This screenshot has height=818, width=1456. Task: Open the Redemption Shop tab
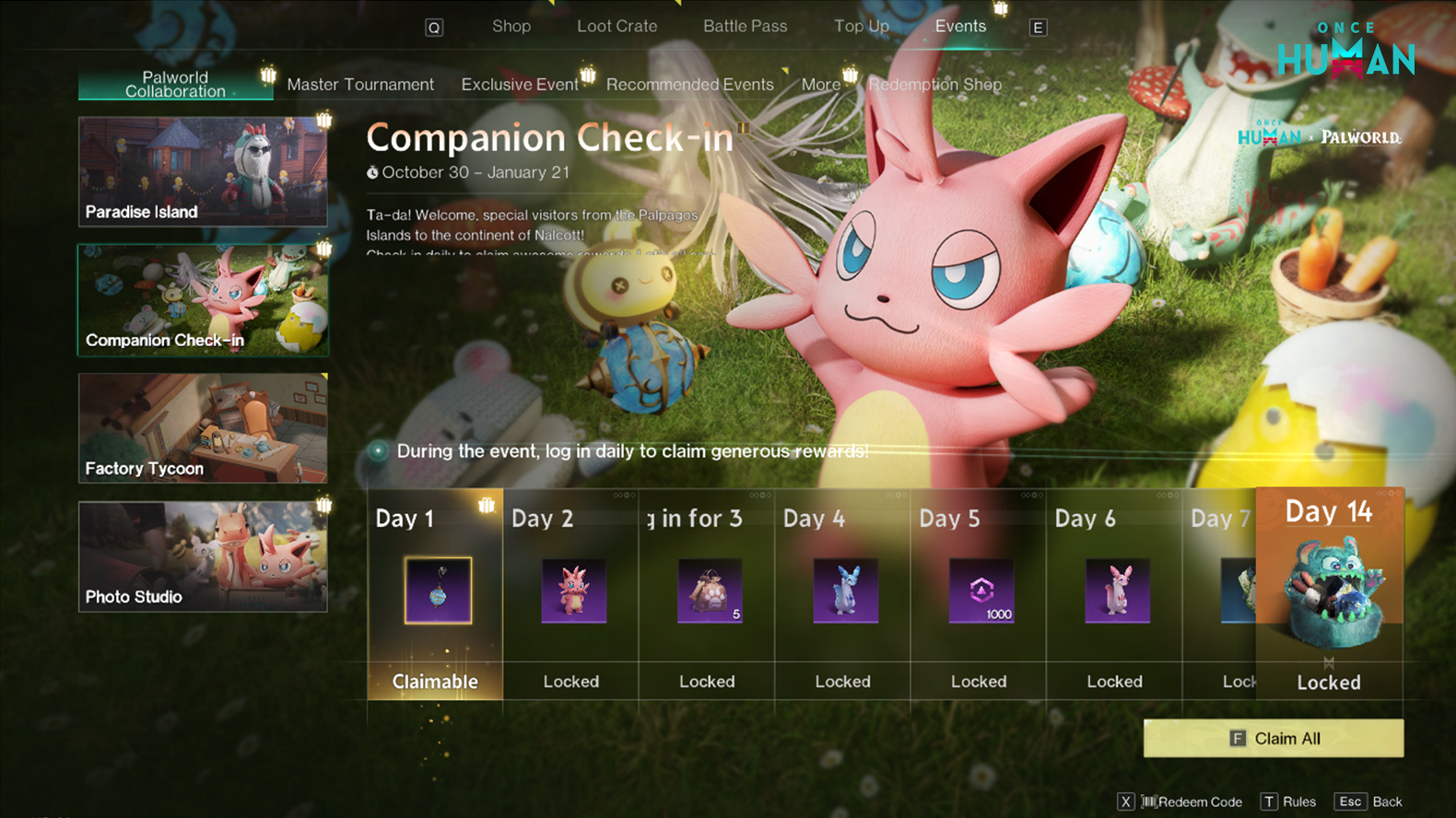click(934, 85)
